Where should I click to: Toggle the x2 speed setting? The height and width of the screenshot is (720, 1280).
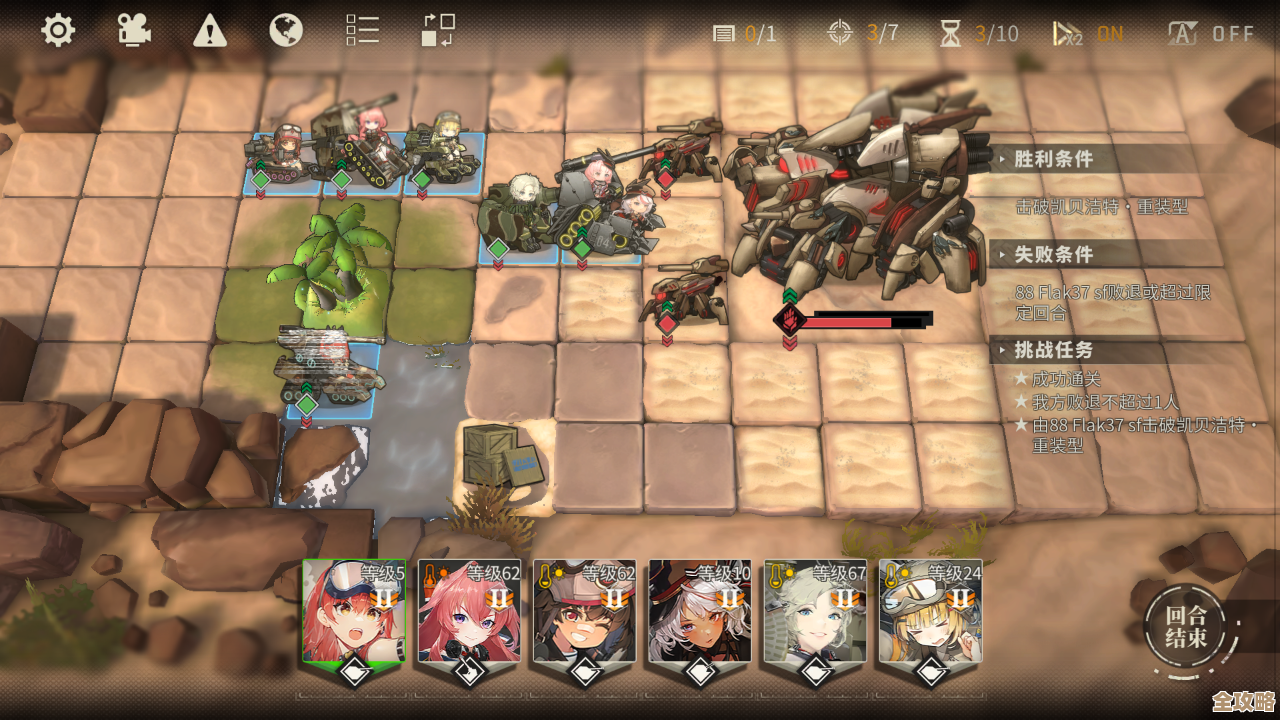pyautogui.click(x=1088, y=34)
